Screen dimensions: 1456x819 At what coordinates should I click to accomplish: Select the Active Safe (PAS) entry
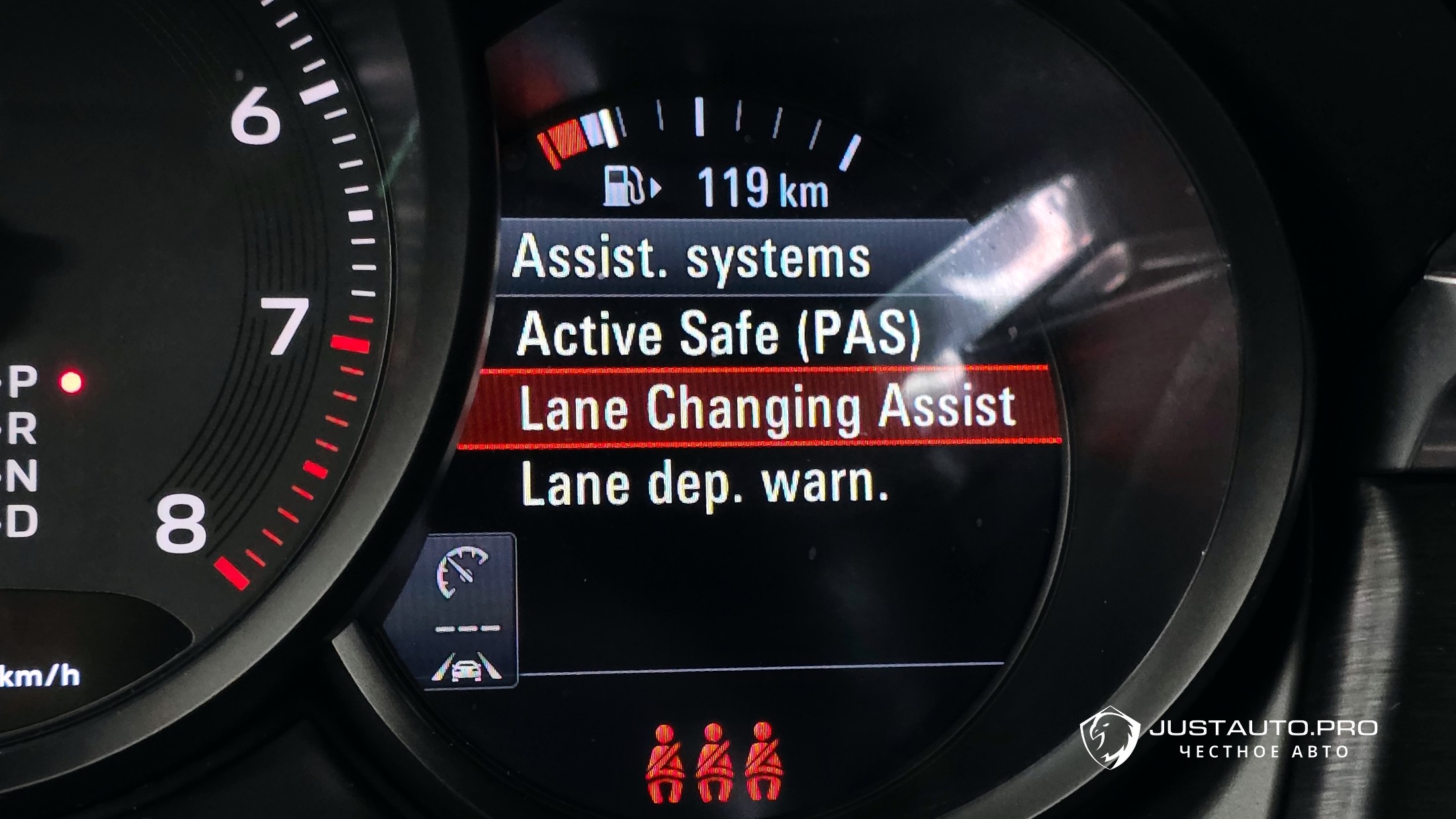[717, 334]
